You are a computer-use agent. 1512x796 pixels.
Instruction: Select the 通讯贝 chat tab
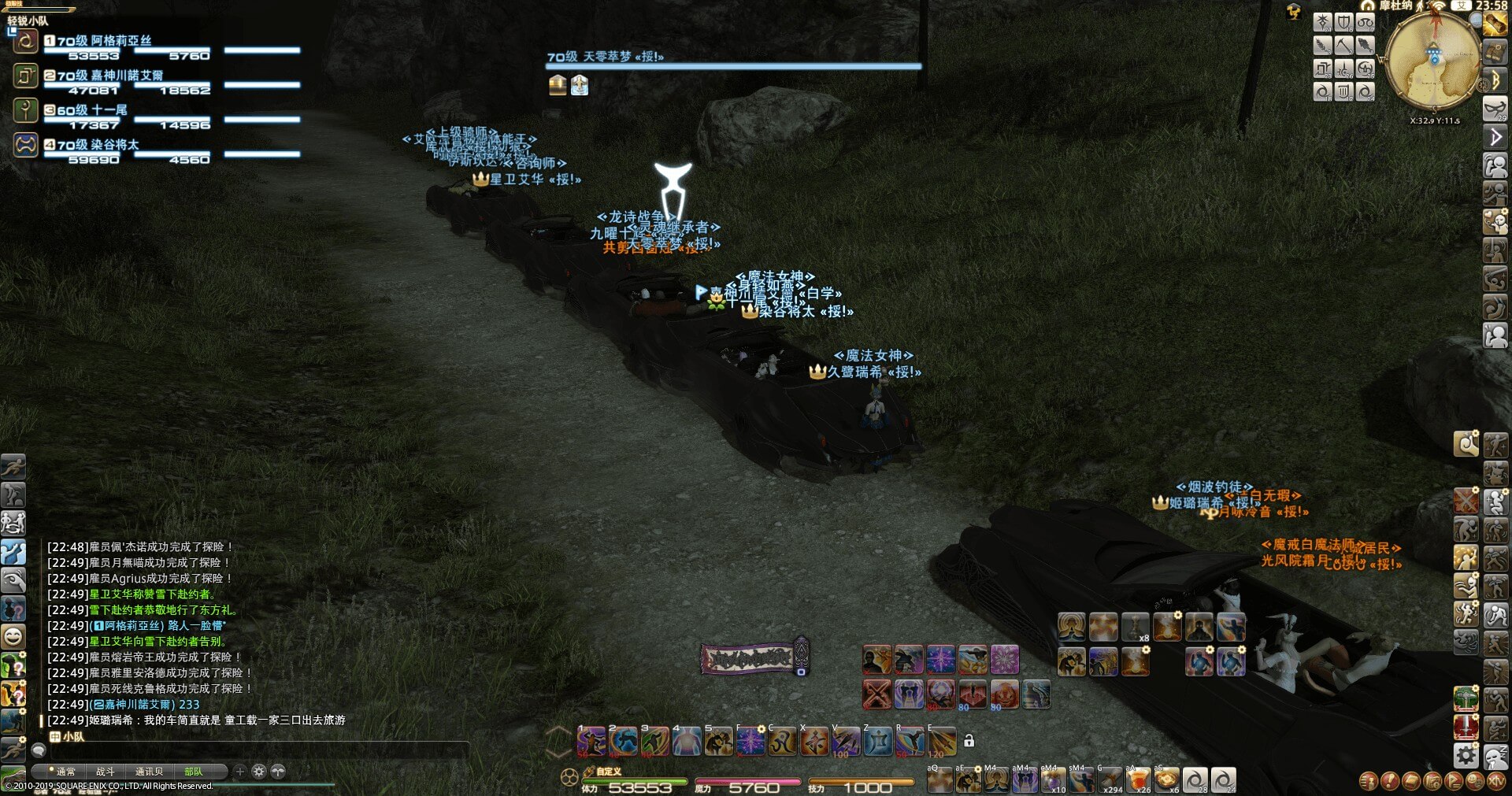[x=149, y=772]
